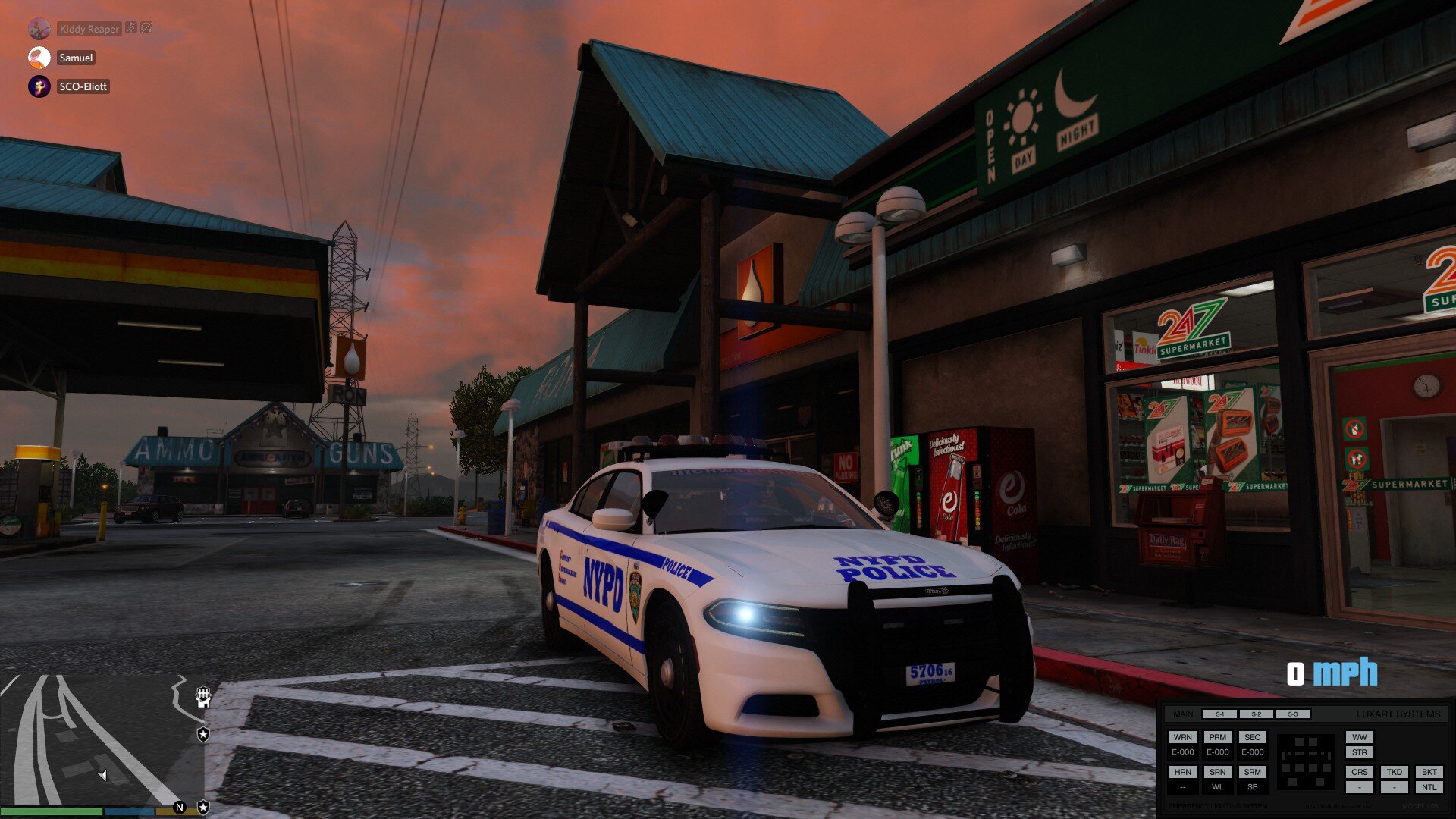Turn on the SRN siren button
Viewport: 1456px width, 819px height.
1217,772
